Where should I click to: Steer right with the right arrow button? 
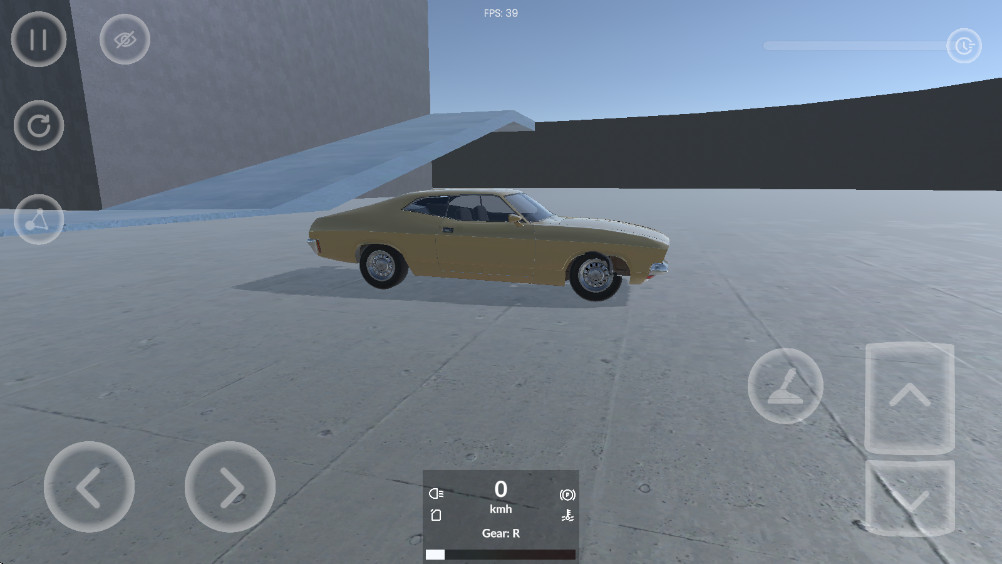click(x=230, y=487)
